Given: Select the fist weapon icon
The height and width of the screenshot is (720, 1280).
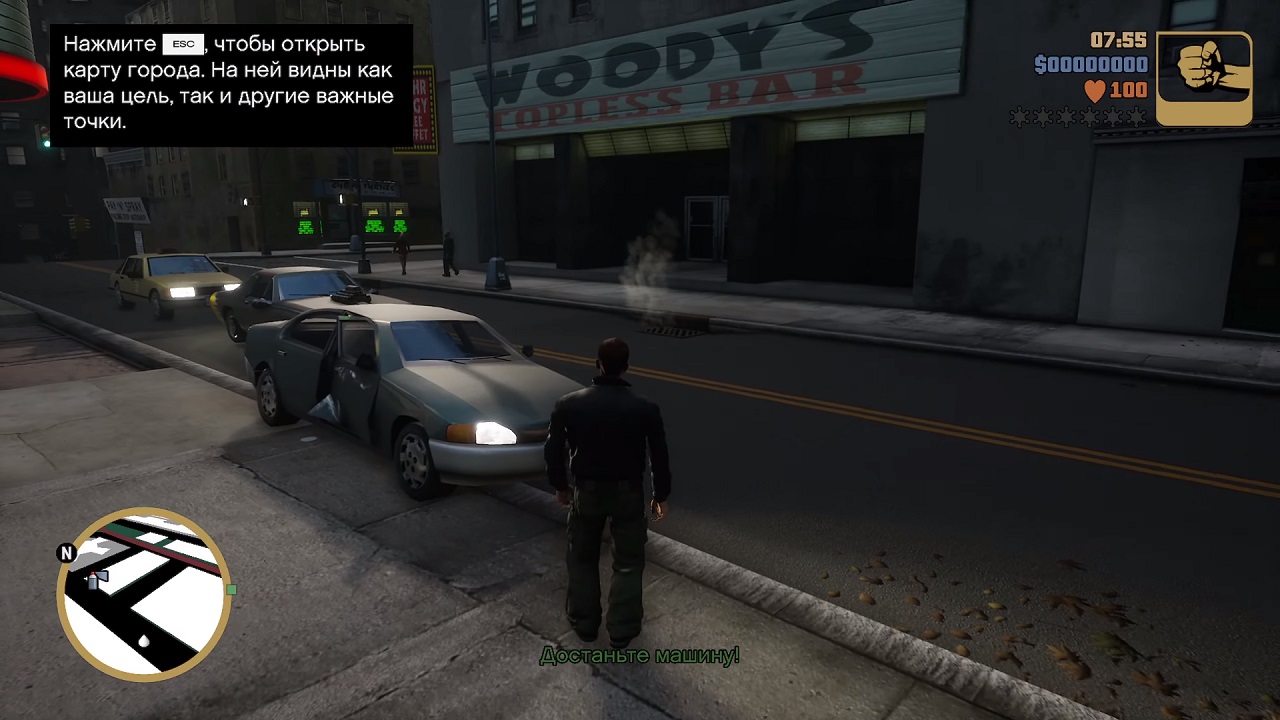Looking at the screenshot, I should tap(1204, 78).
